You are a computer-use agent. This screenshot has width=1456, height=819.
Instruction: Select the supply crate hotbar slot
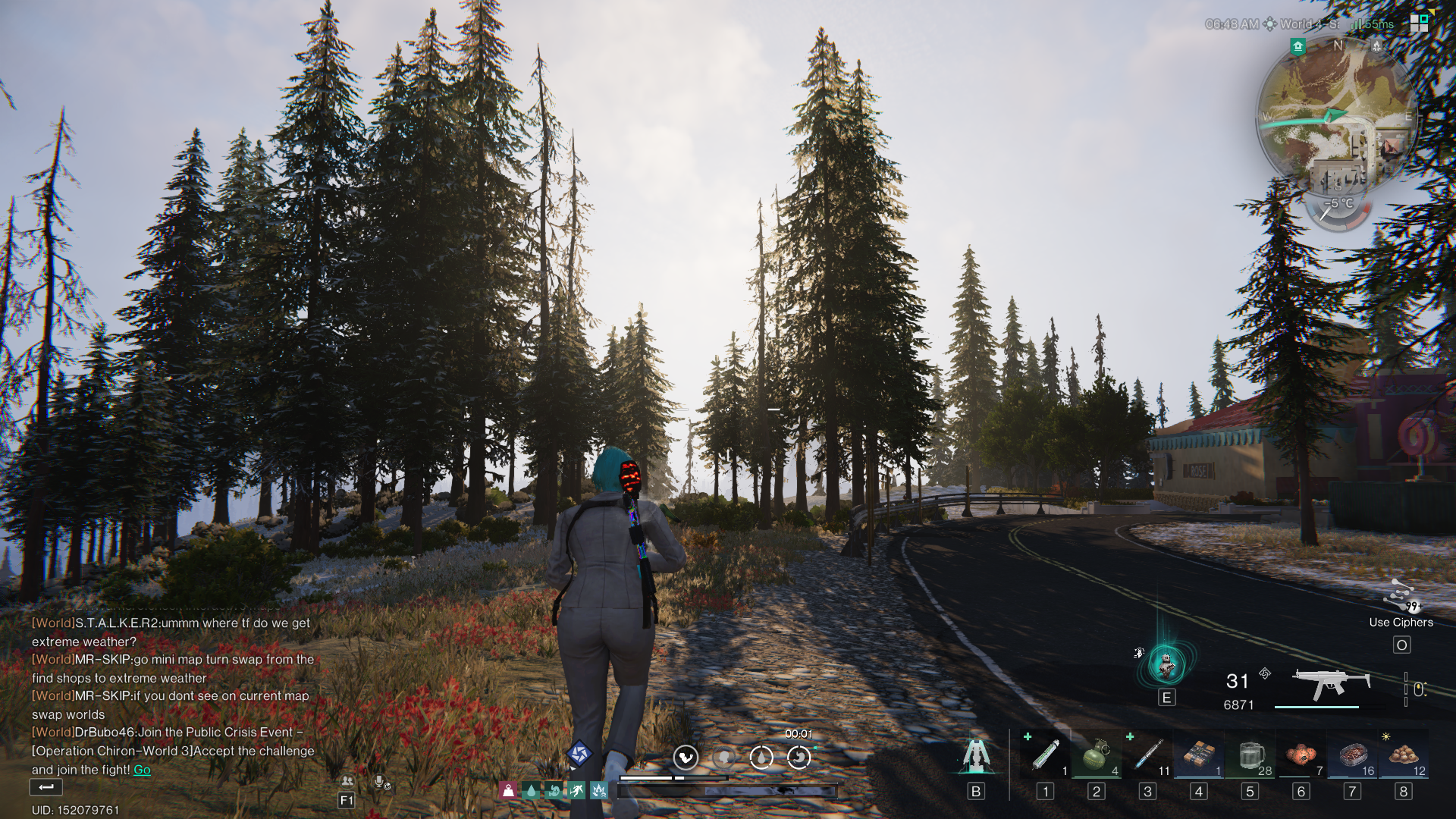click(1199, 755)
